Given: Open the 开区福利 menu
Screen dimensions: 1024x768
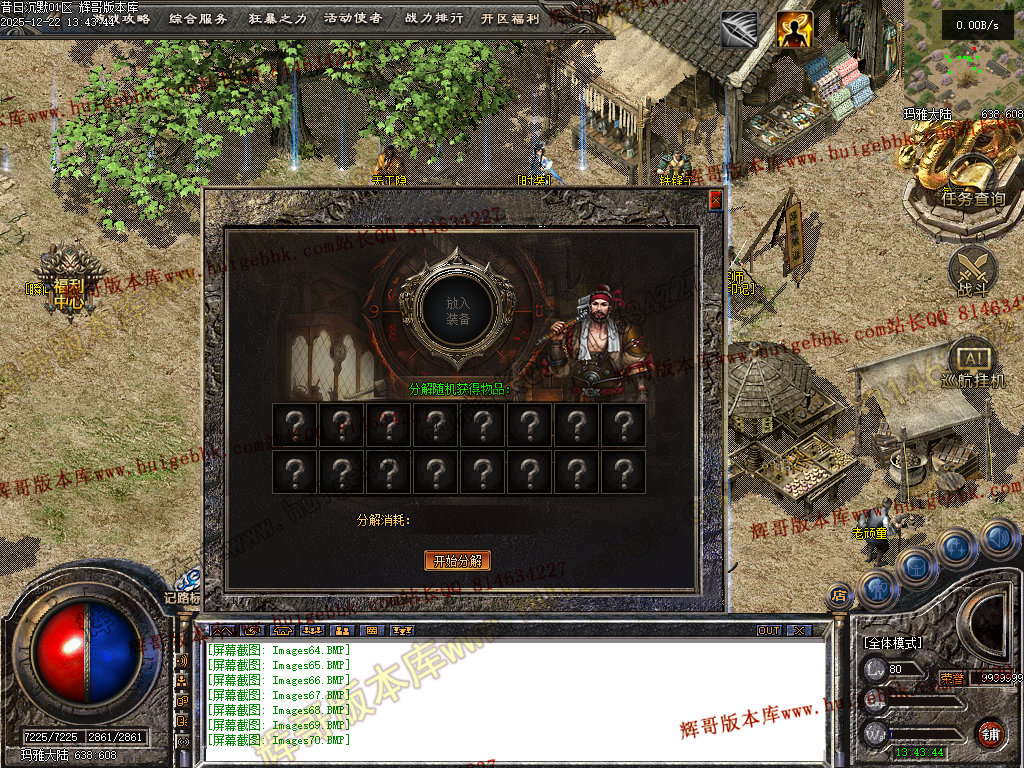Looking at the screenshot, I should pyautogui.click(x=509, y=18).
